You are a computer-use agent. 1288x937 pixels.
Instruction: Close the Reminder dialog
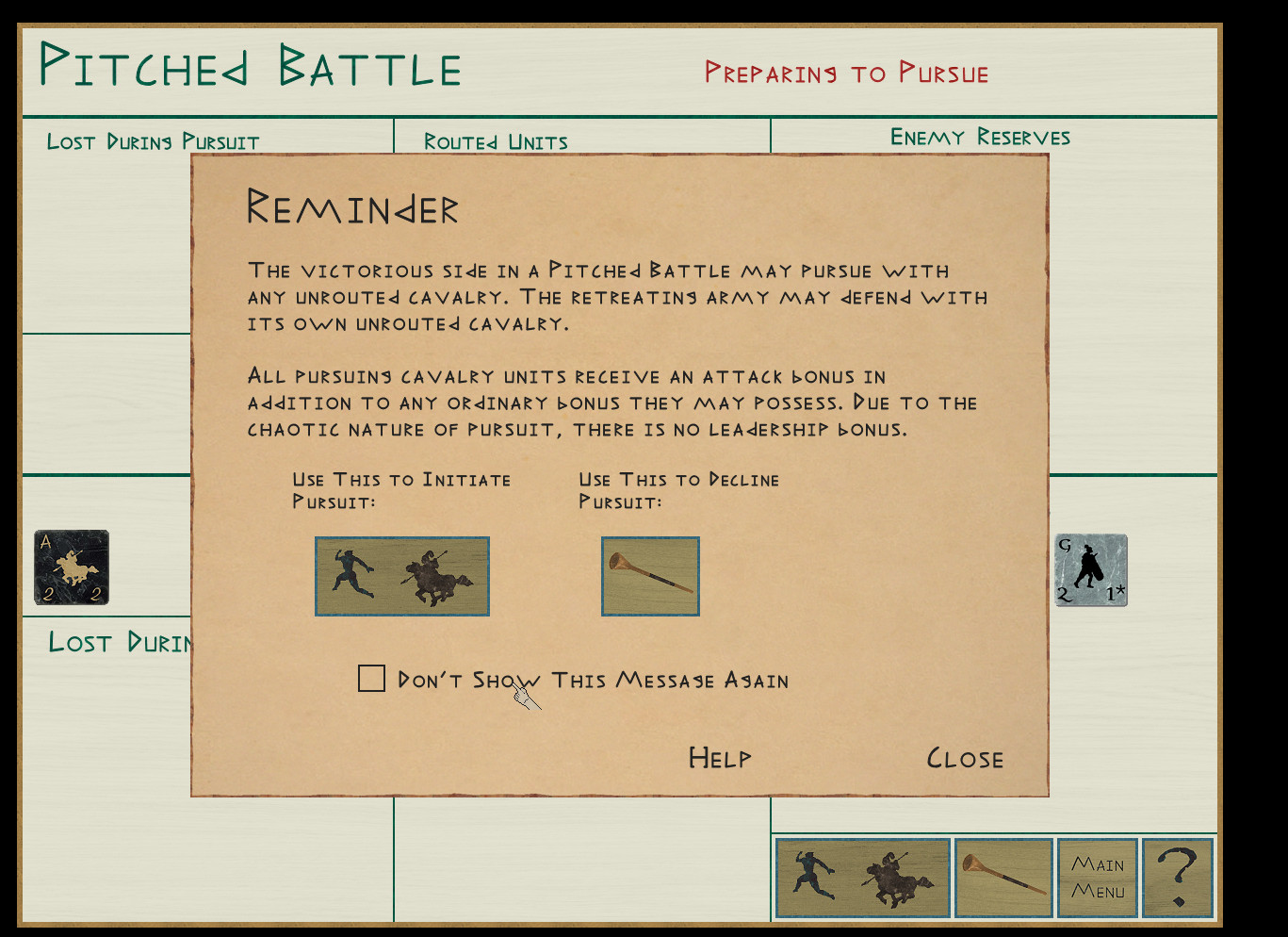click(965, 759)
